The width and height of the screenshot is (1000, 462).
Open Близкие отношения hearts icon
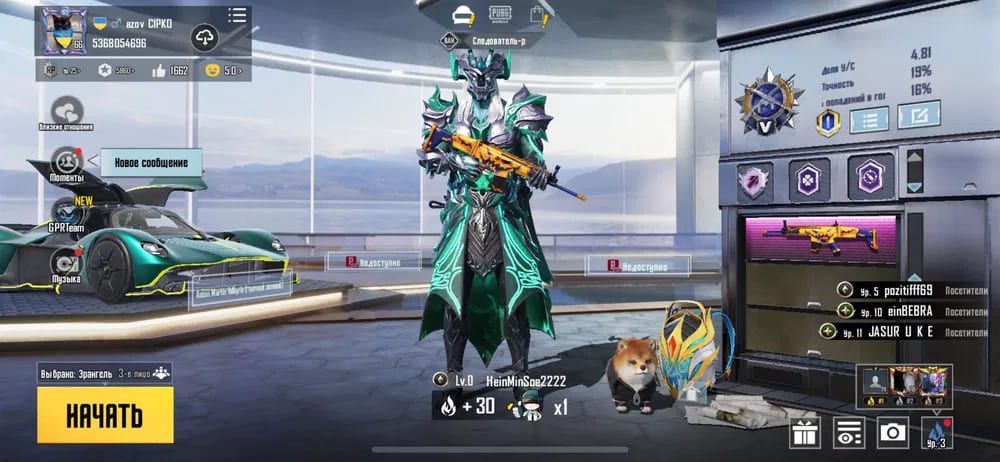click(x=67, y=110)
